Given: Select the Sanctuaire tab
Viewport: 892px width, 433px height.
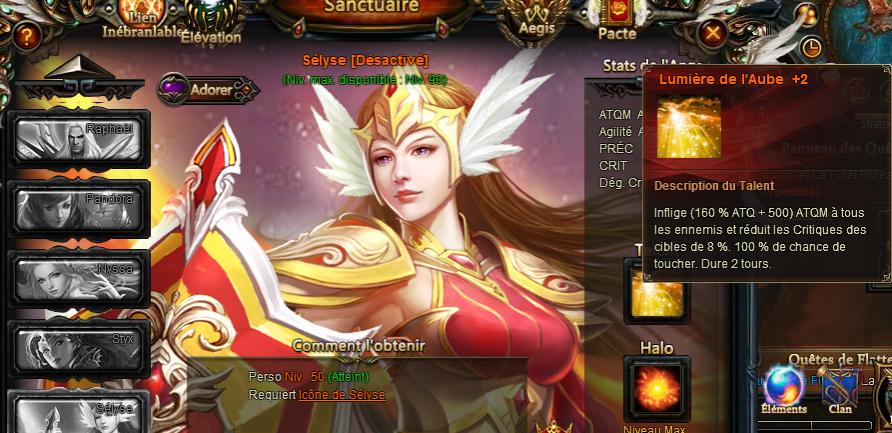Looking at the screenshot, I should click(x=371, y=9).
